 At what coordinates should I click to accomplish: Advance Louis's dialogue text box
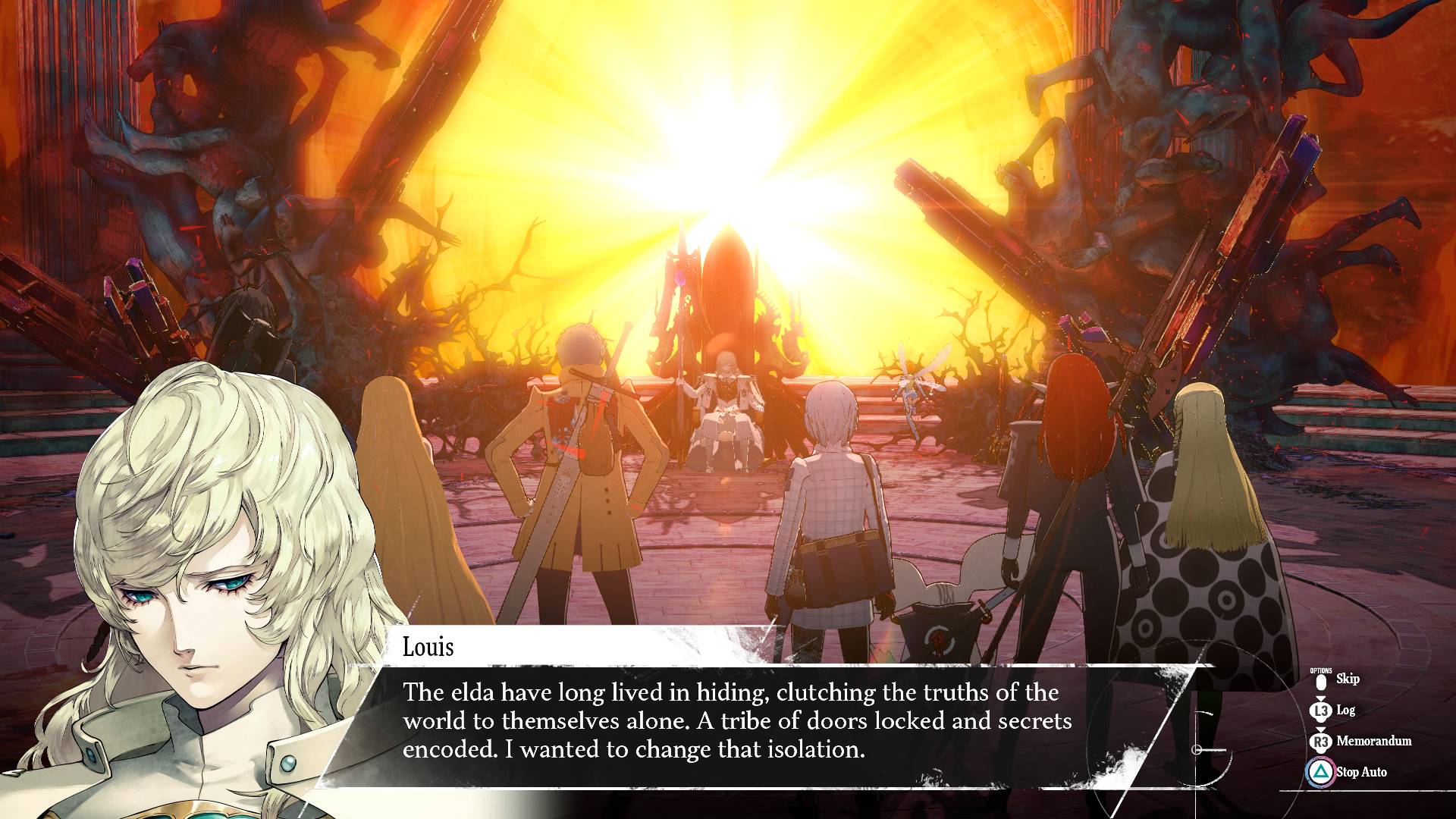click(736, 720)
